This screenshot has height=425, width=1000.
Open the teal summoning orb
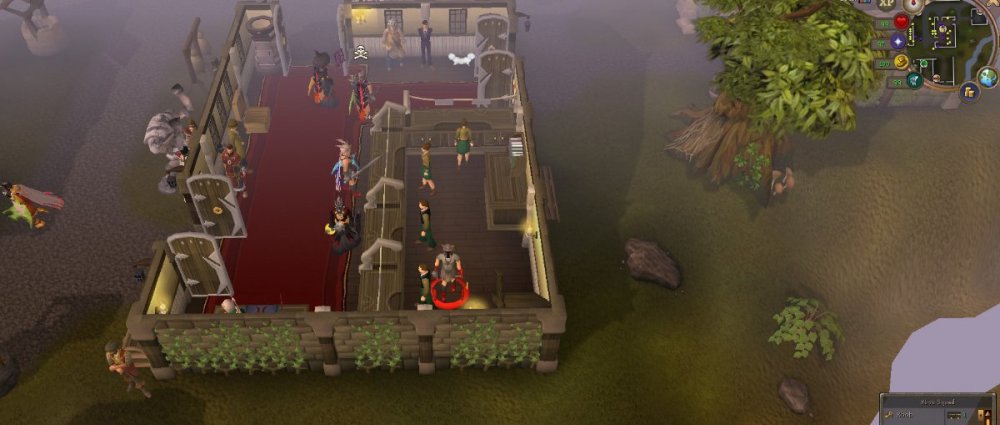tap(914, 80)
